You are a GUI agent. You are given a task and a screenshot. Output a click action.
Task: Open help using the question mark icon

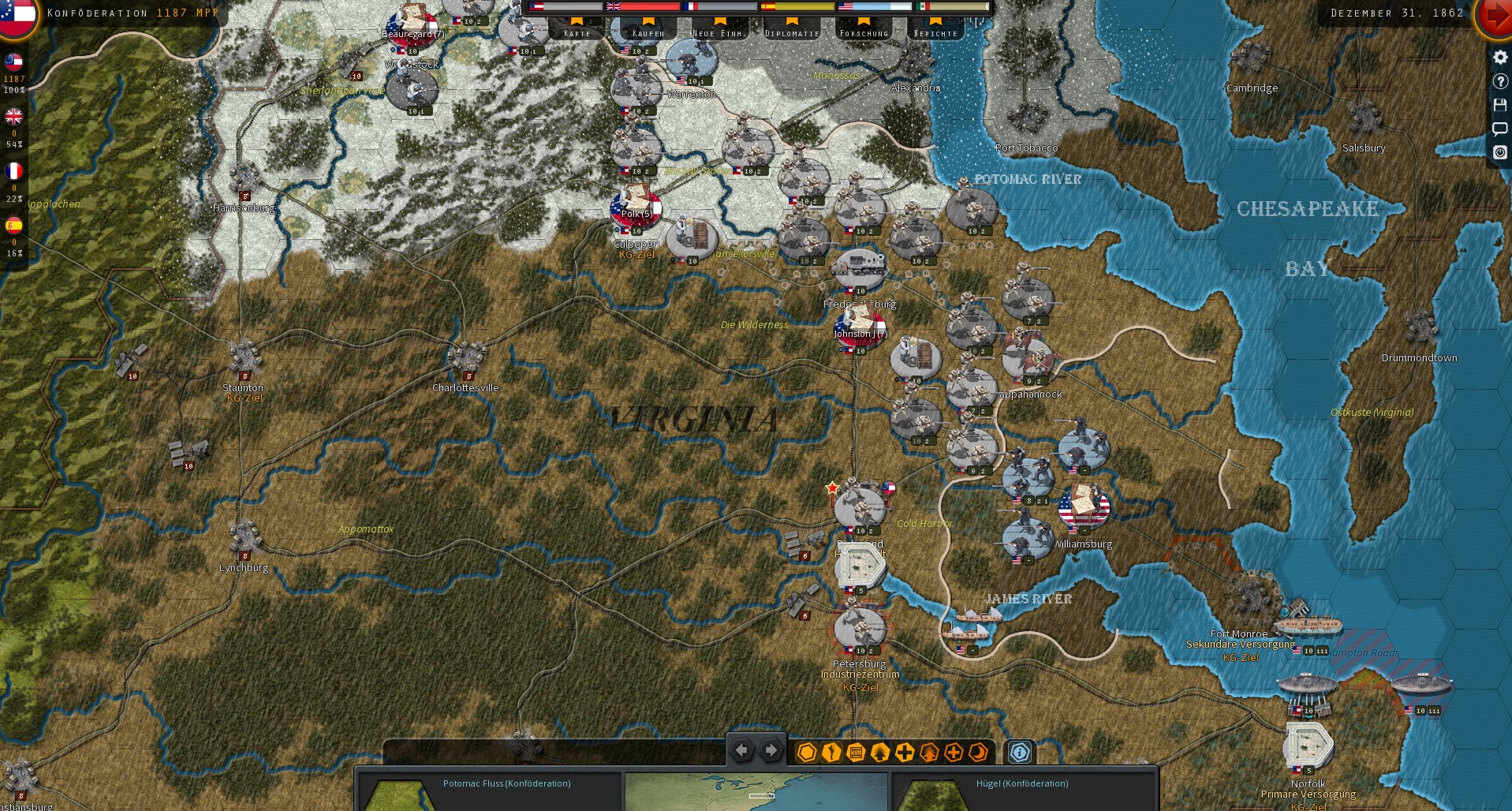[x=1501, y=81]
